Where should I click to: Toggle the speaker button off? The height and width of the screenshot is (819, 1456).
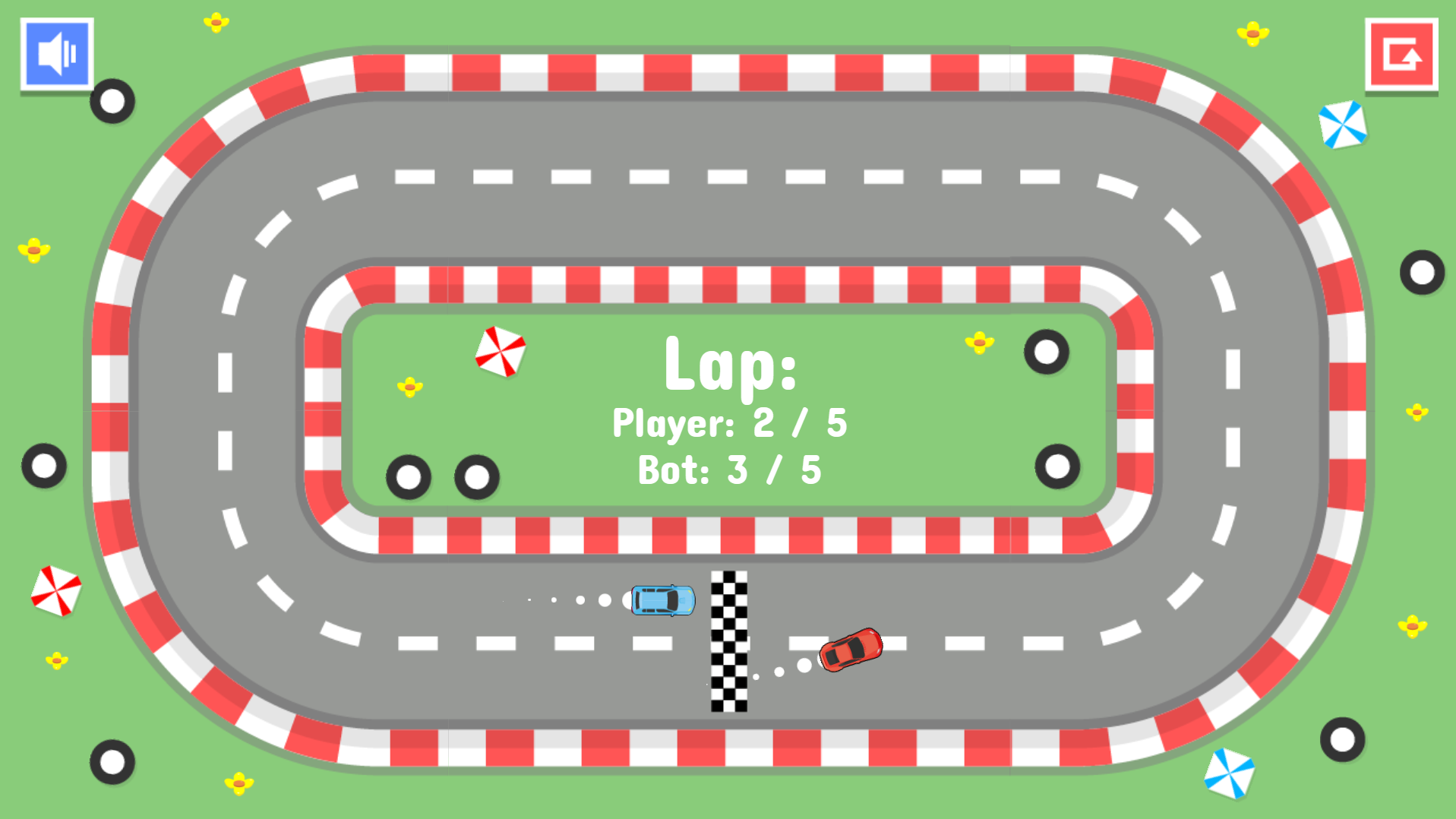click(55, 54)
